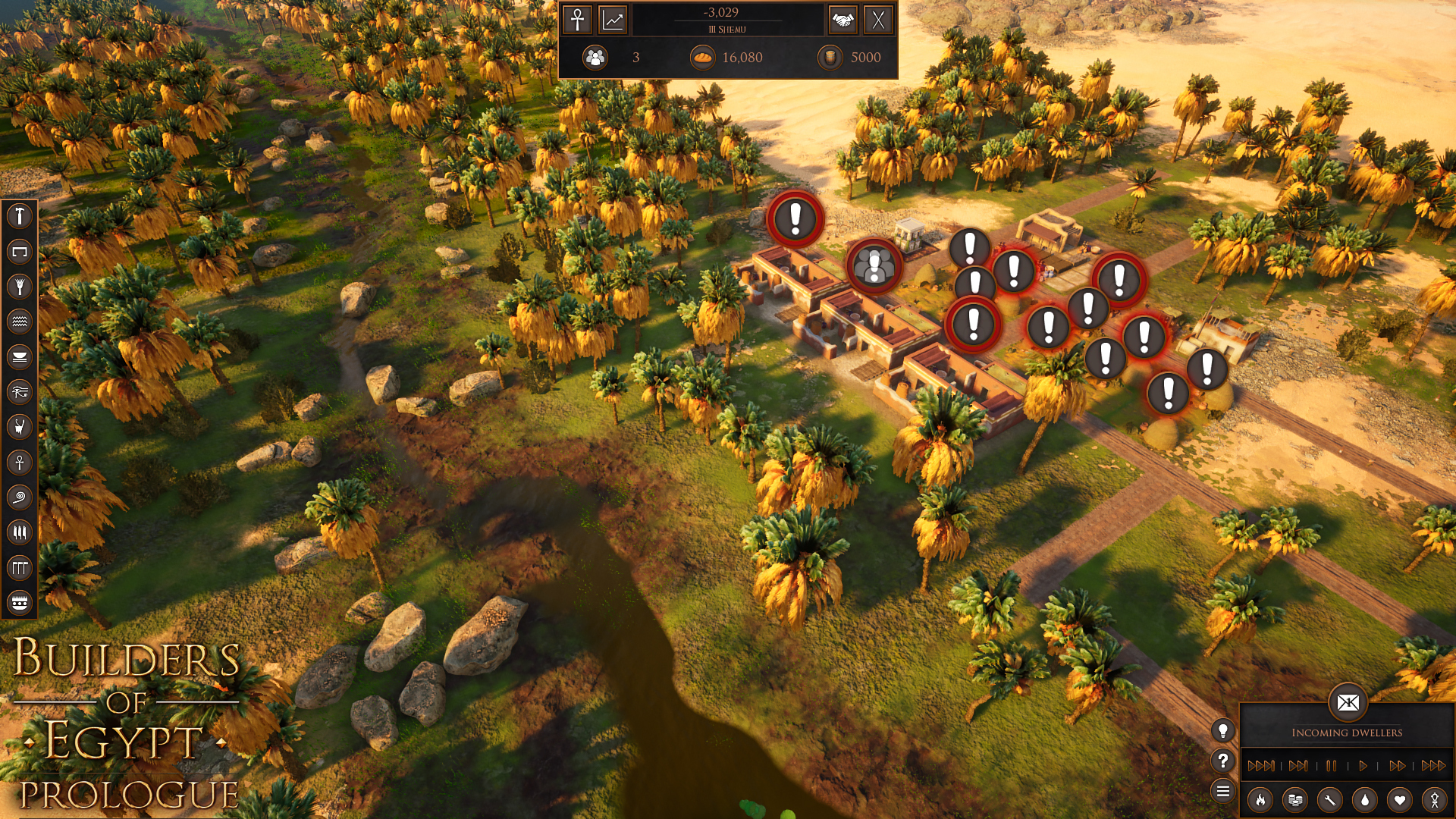
Task: Toggle the happiness heart overlay
Action: point(1400,801)
